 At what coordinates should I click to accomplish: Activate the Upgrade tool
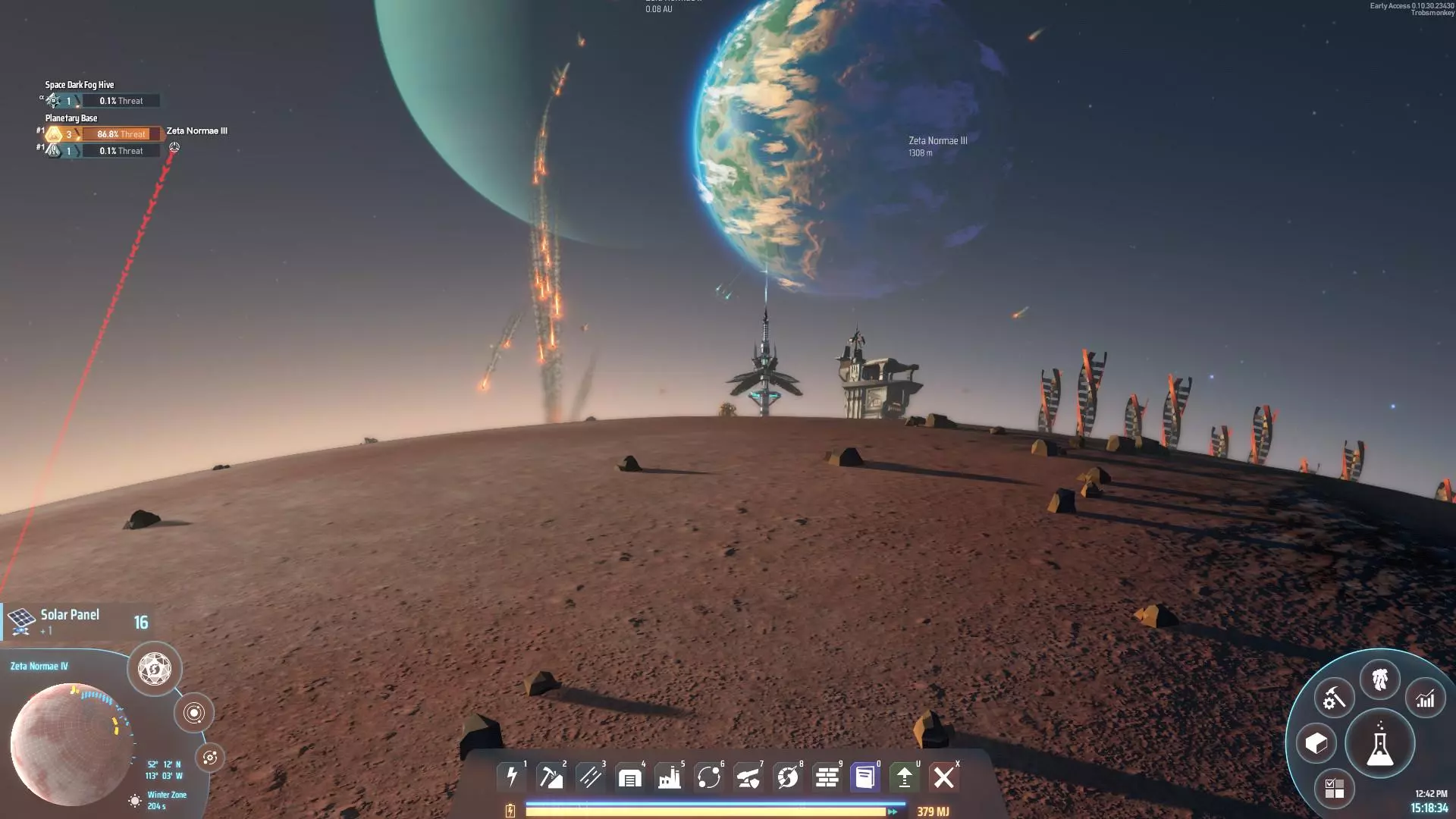[x=904, y=777]
